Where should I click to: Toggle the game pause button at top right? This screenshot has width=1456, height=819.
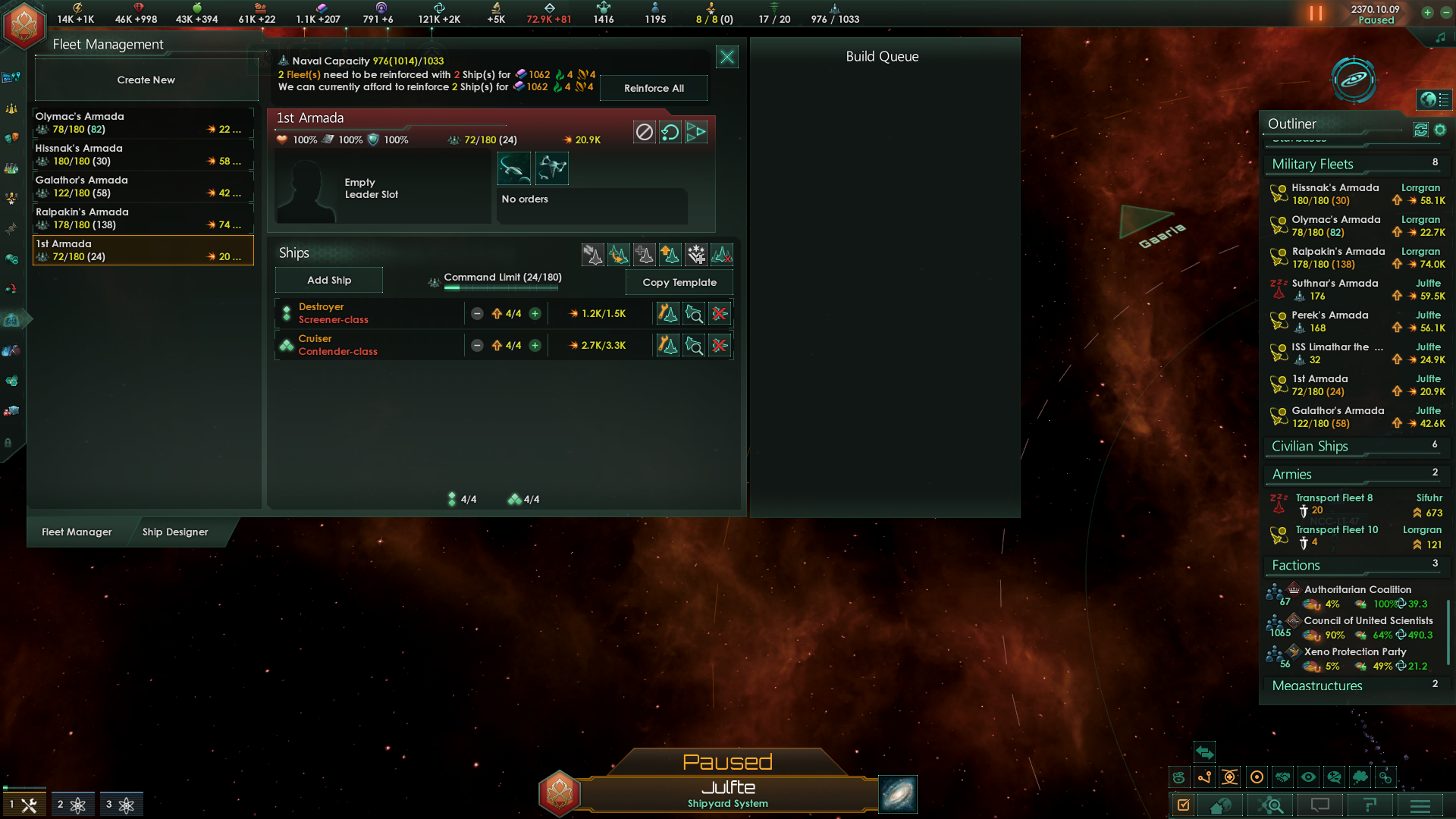pos(1315,13)
